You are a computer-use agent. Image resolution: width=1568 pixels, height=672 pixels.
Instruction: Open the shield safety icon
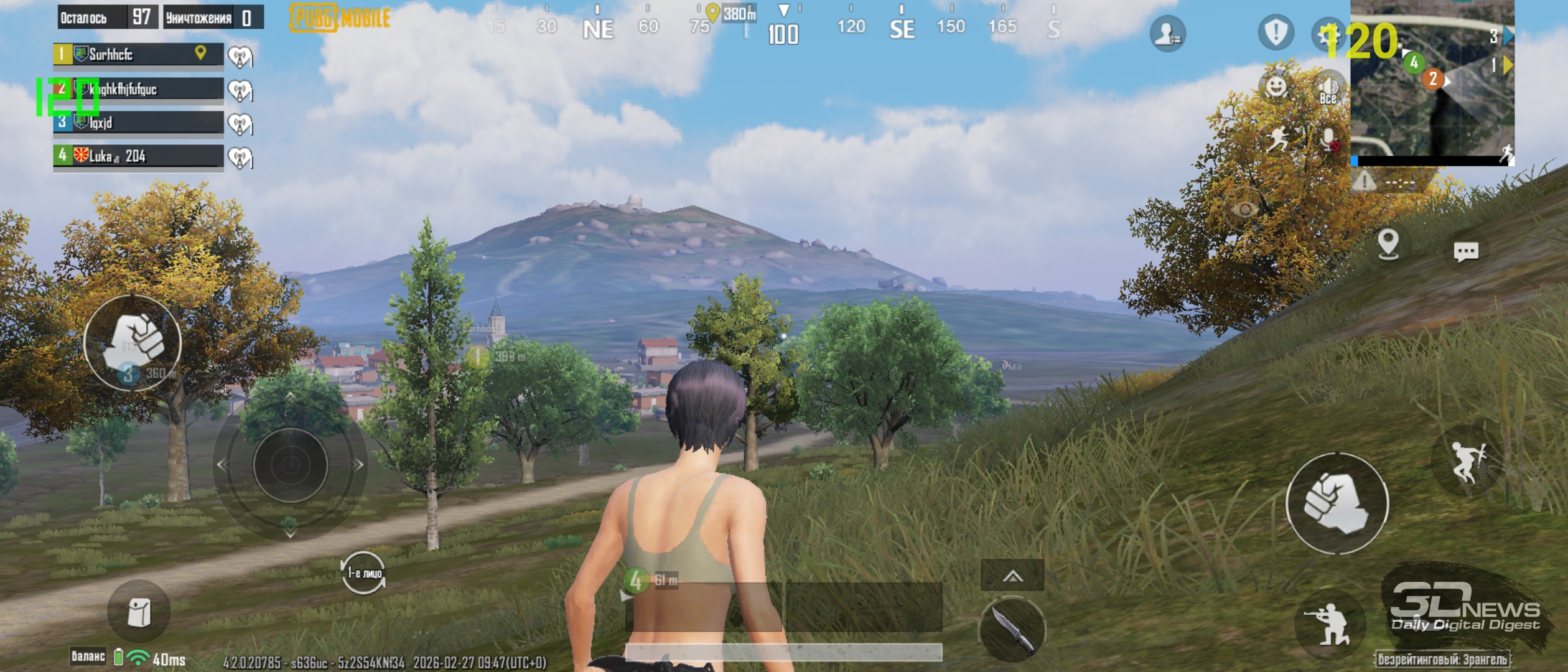[1276, 32]
